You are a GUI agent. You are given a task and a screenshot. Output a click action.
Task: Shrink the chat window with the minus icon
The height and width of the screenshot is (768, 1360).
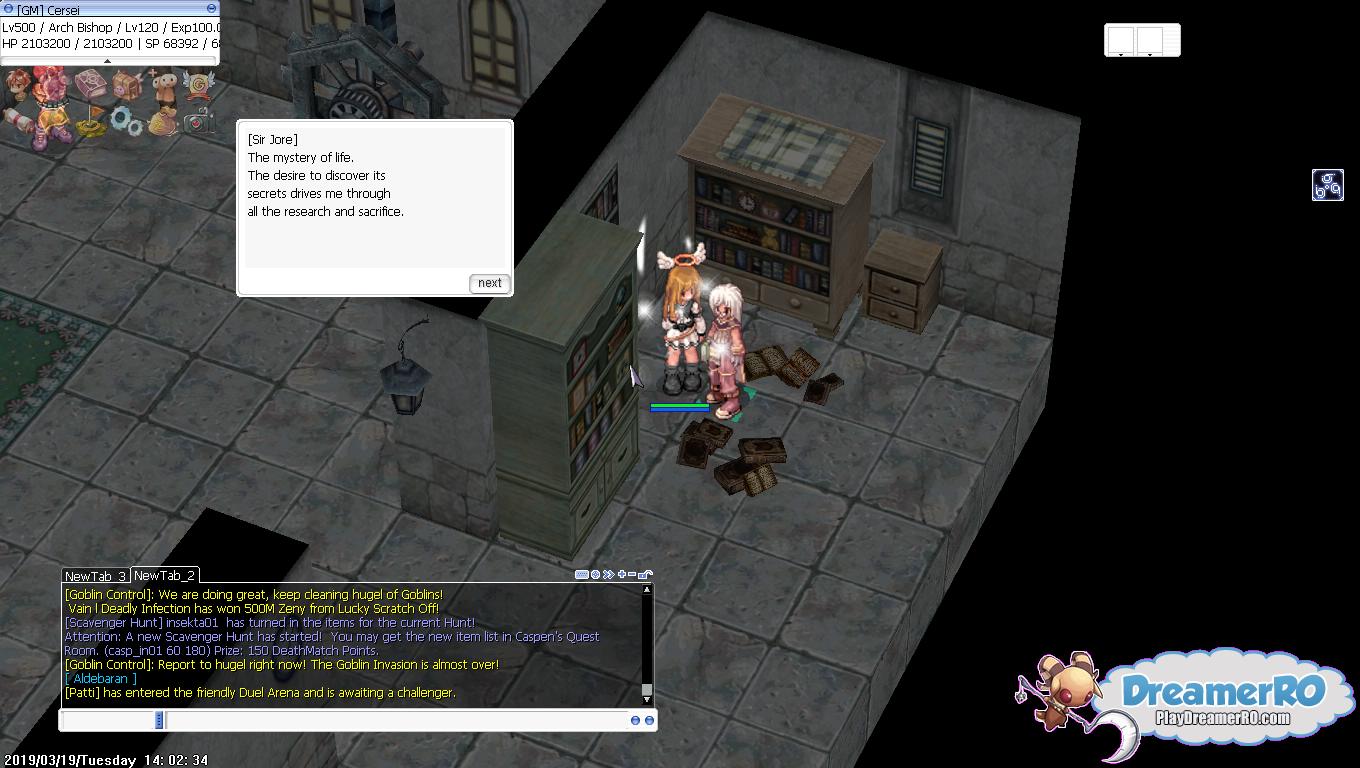pos(632,575)
